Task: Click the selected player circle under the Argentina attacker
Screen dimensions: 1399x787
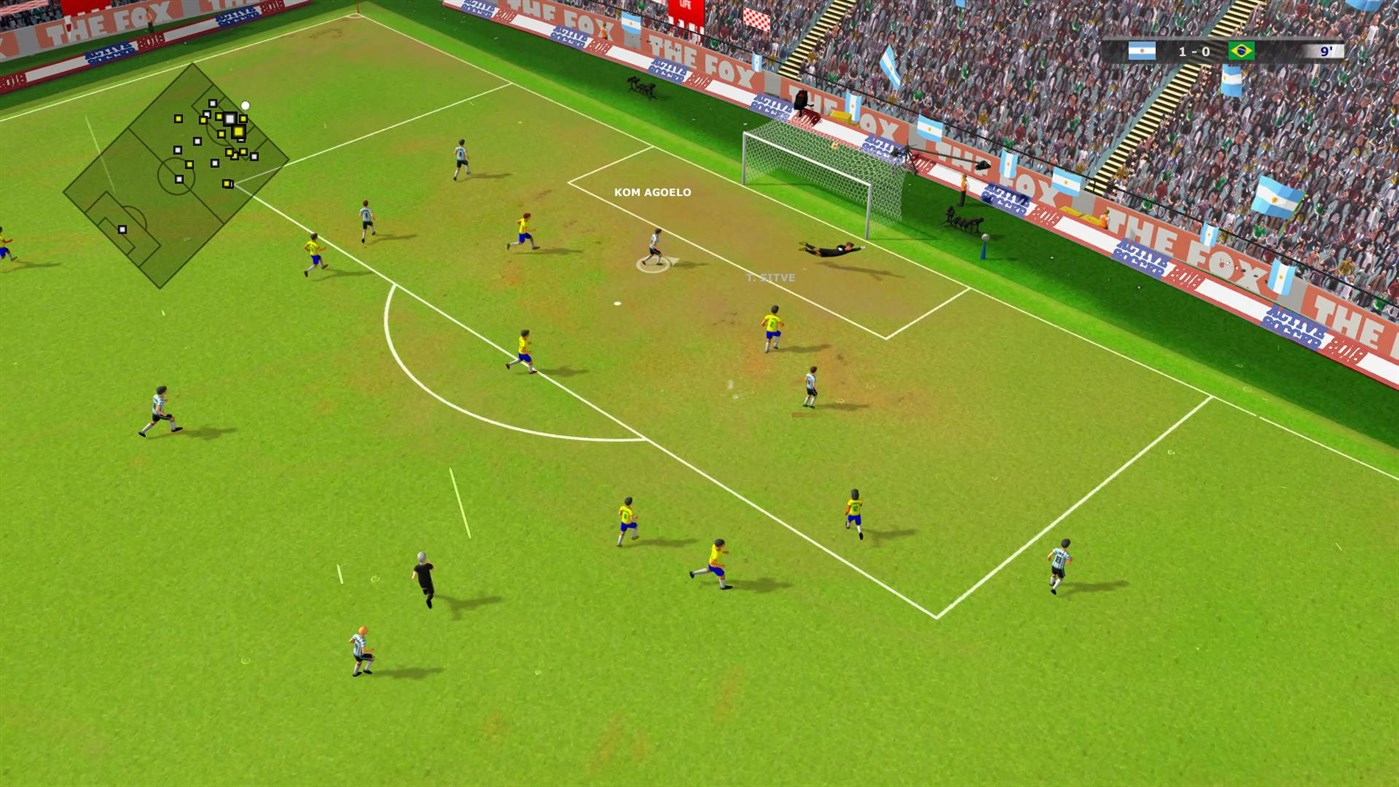Action: point(653,264)
